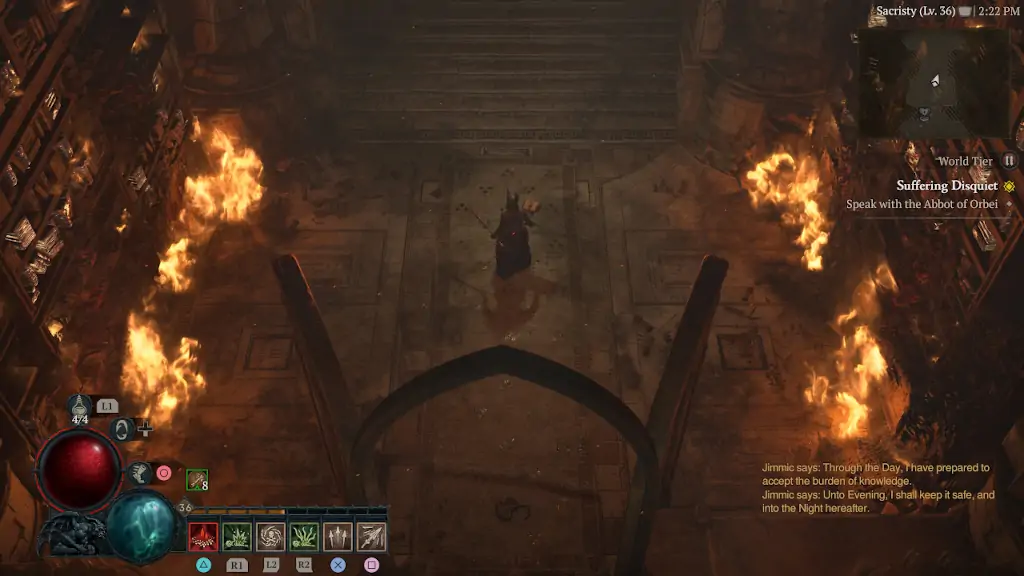Click the bone buff icon with 8 stacks
Screen dimensions: 1024x576
[196, 480]
